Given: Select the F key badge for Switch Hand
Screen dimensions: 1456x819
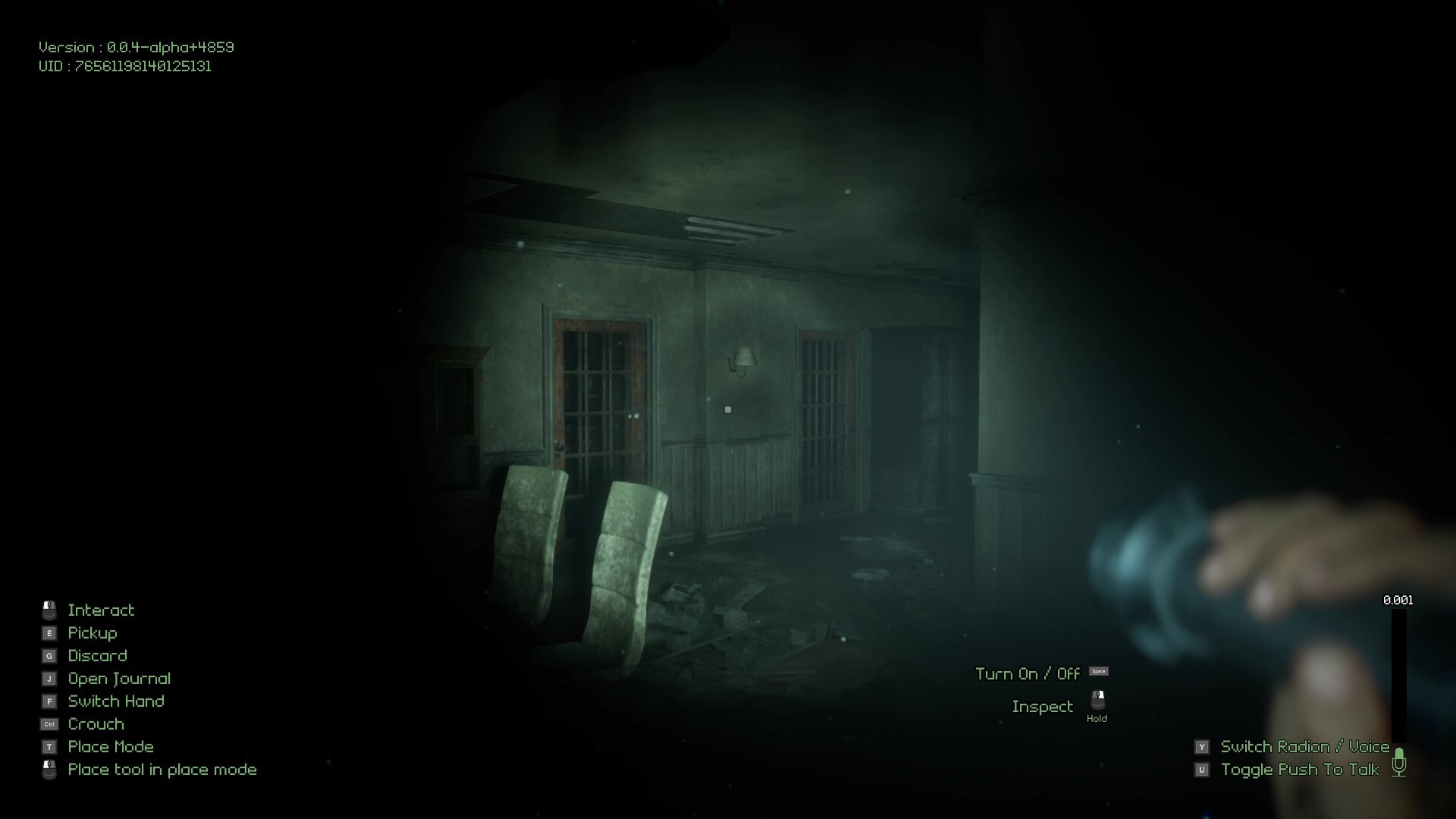Looking at the screenshot, I should 49,701.
